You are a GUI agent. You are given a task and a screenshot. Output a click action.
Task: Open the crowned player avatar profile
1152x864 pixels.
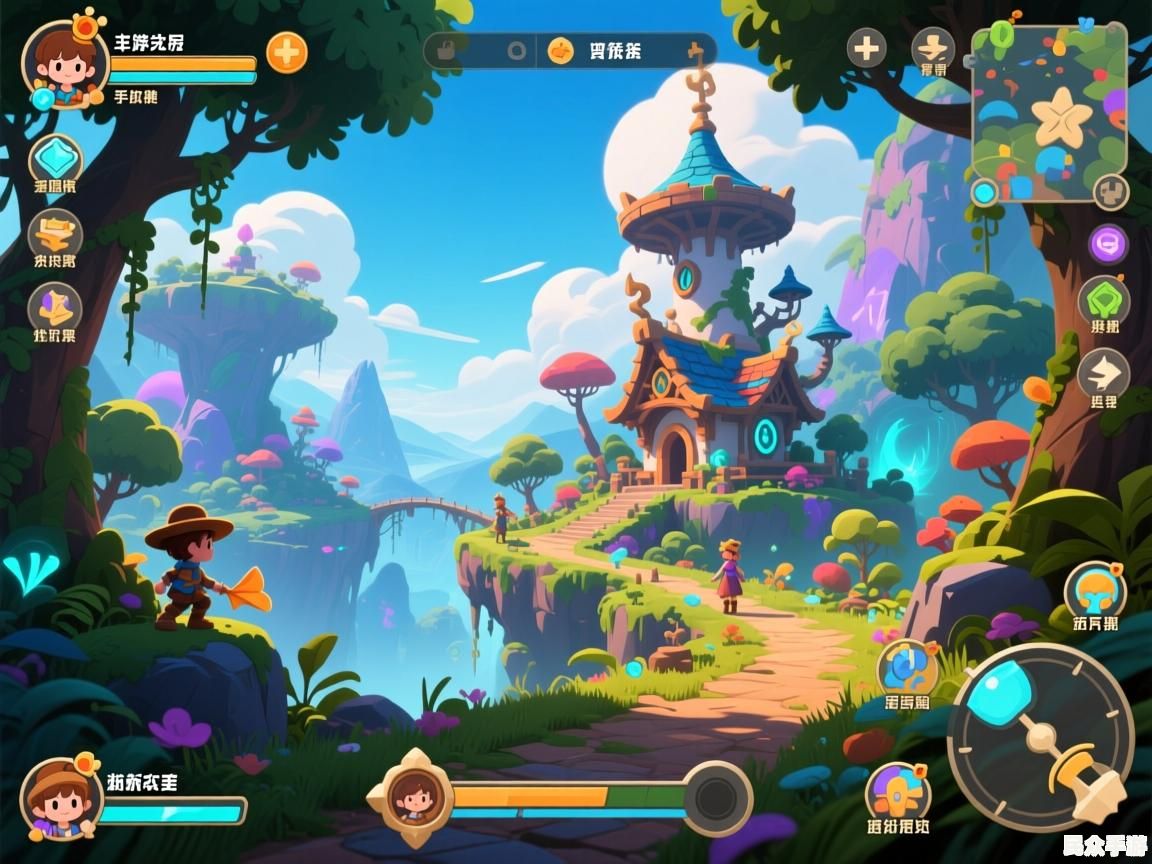coord(64,63)
